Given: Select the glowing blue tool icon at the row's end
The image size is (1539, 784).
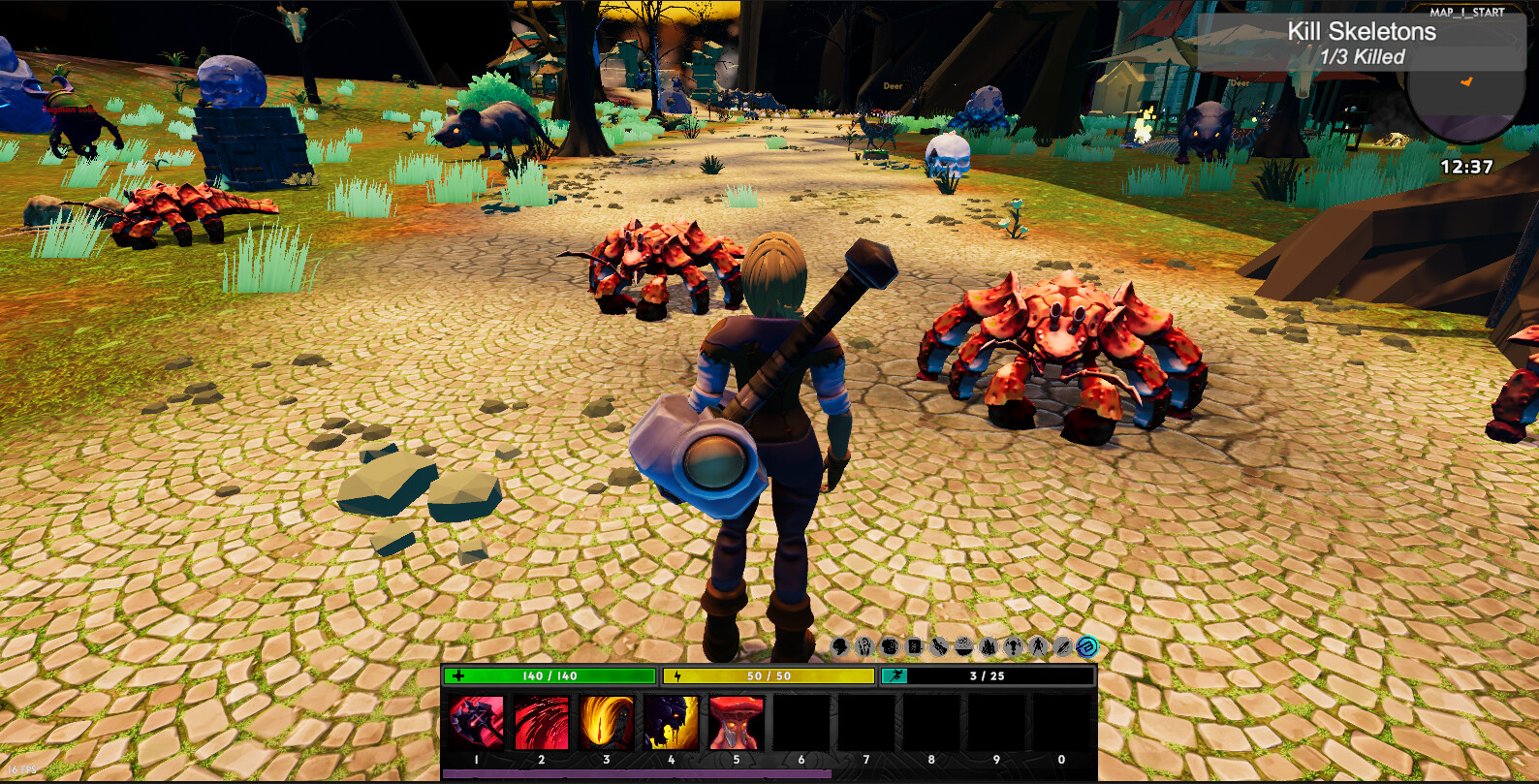Looking at the screenshot, I should (1085, 648).
